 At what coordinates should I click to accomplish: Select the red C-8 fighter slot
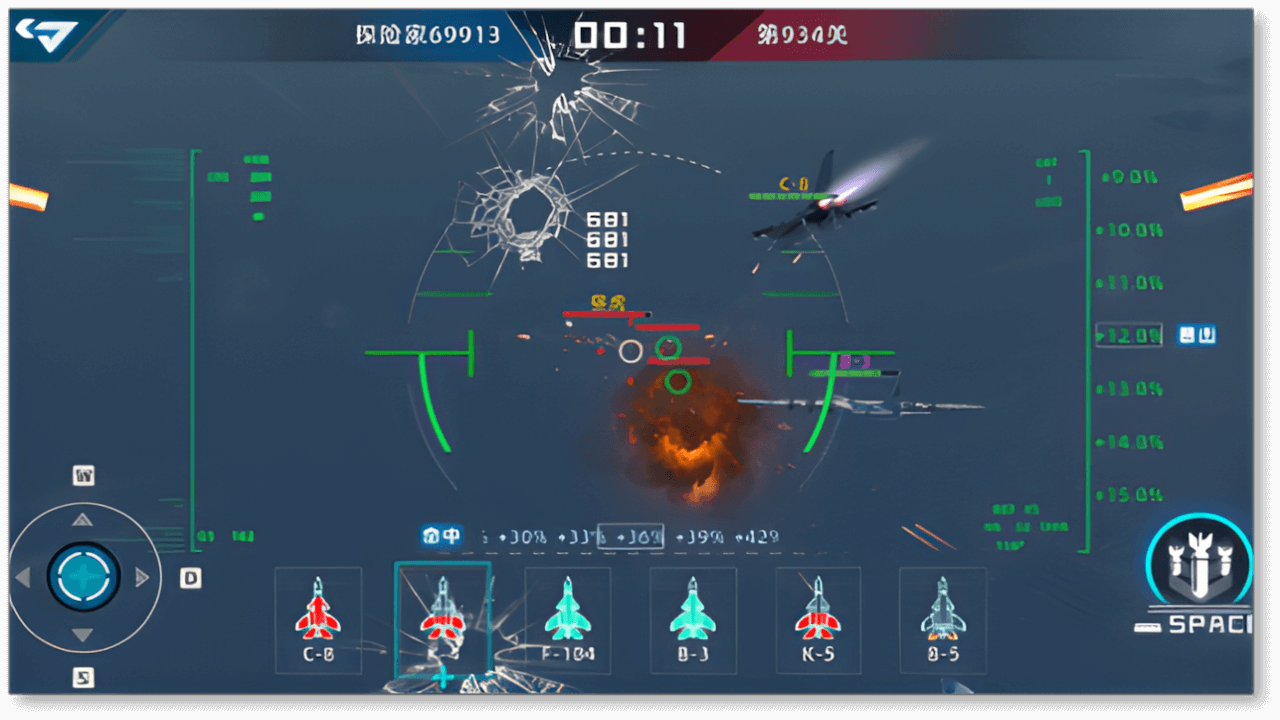point(318,619)
